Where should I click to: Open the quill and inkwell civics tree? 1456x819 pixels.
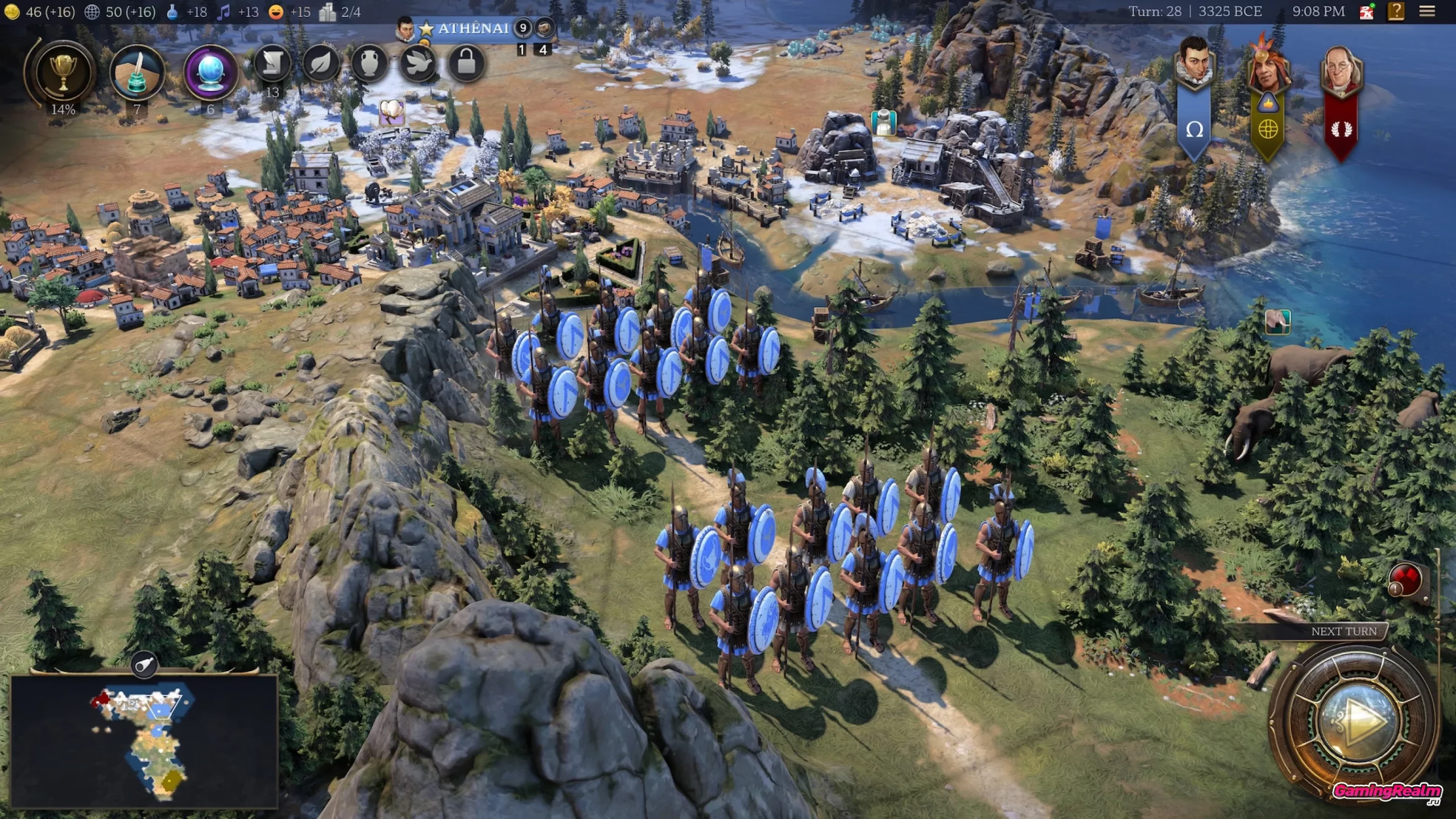point(137,72)
